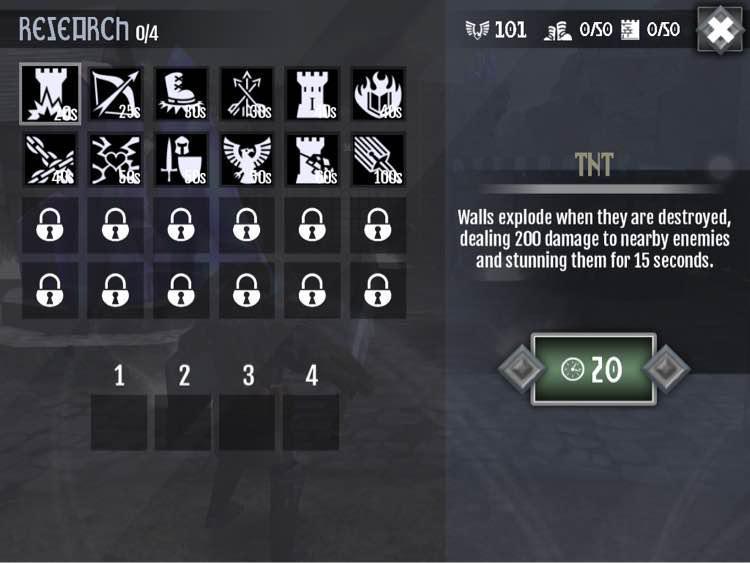
Task: Start TNT research with the 20 button
Action: click(x=593, y=369)
